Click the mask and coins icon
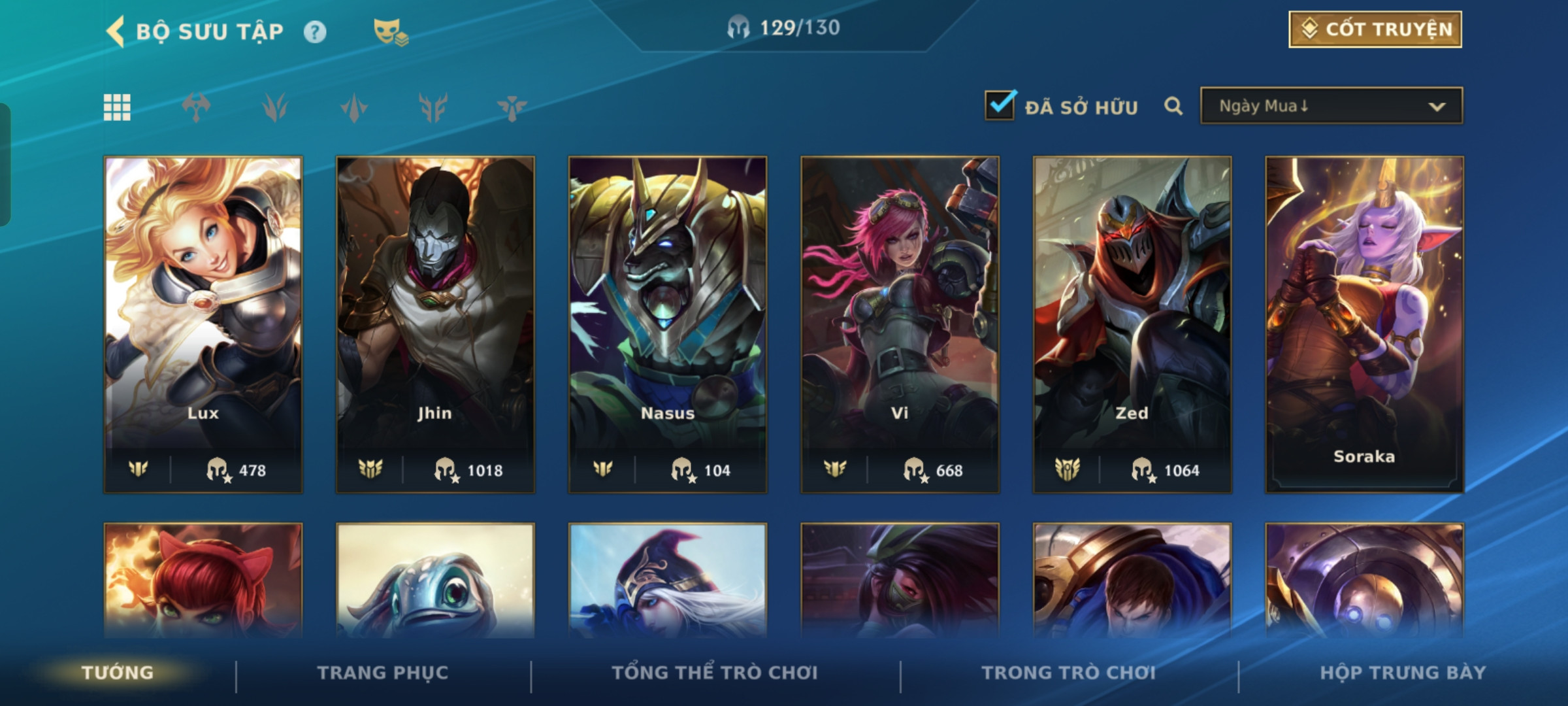 tap(390, 31)
